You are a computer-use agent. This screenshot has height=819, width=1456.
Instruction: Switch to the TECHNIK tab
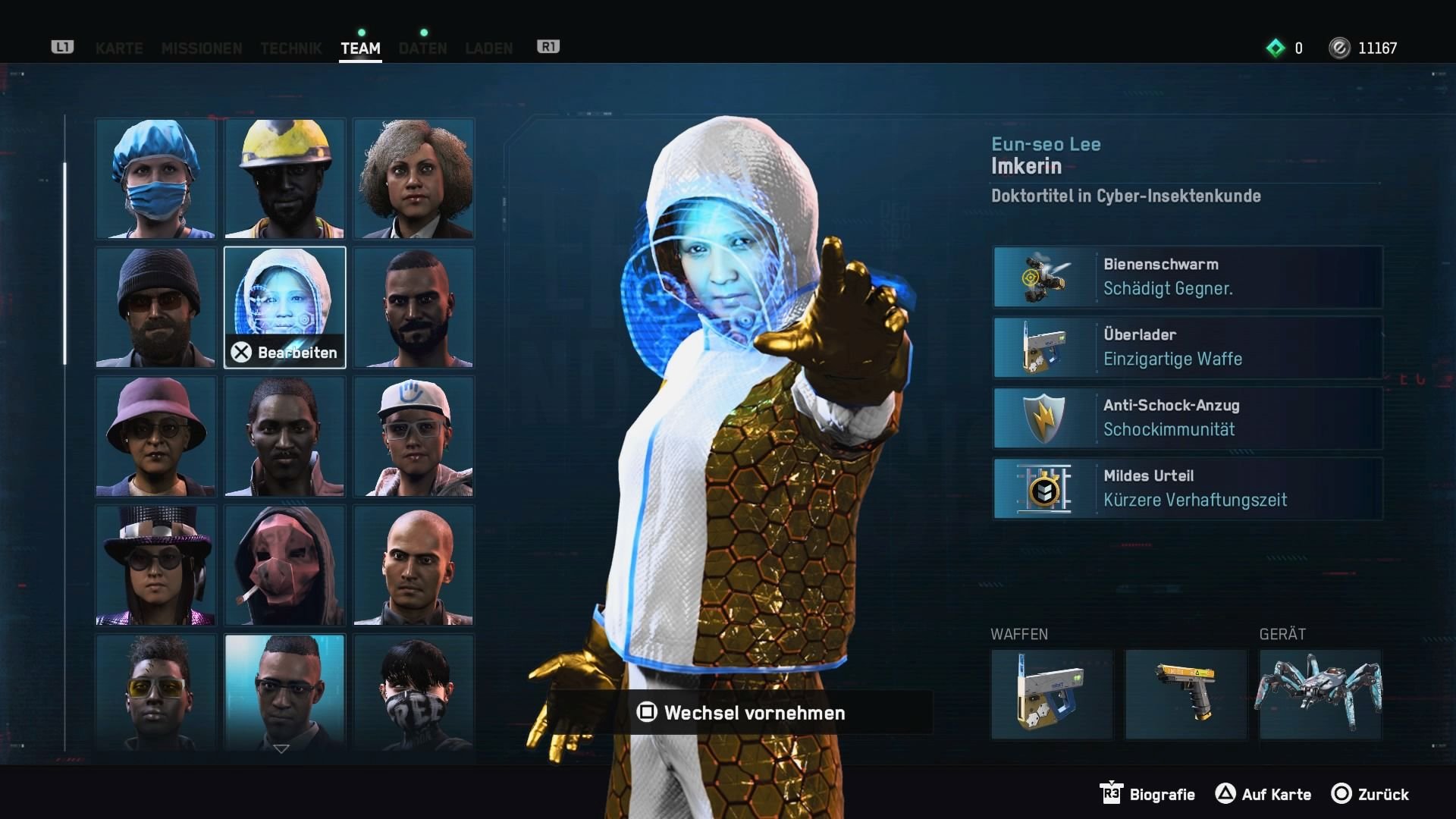[290, 49]
